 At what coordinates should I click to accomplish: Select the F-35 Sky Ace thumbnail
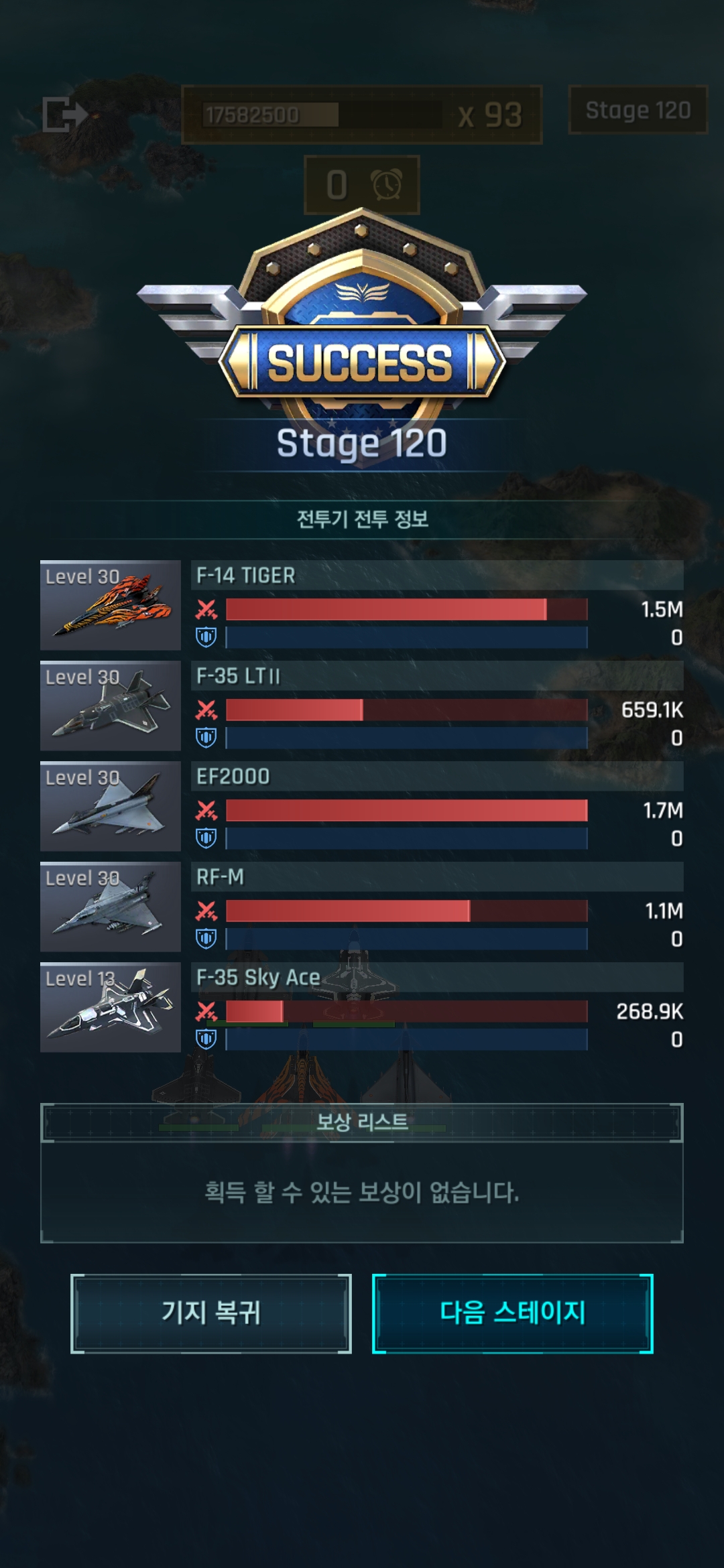[x=111, y=1007]
